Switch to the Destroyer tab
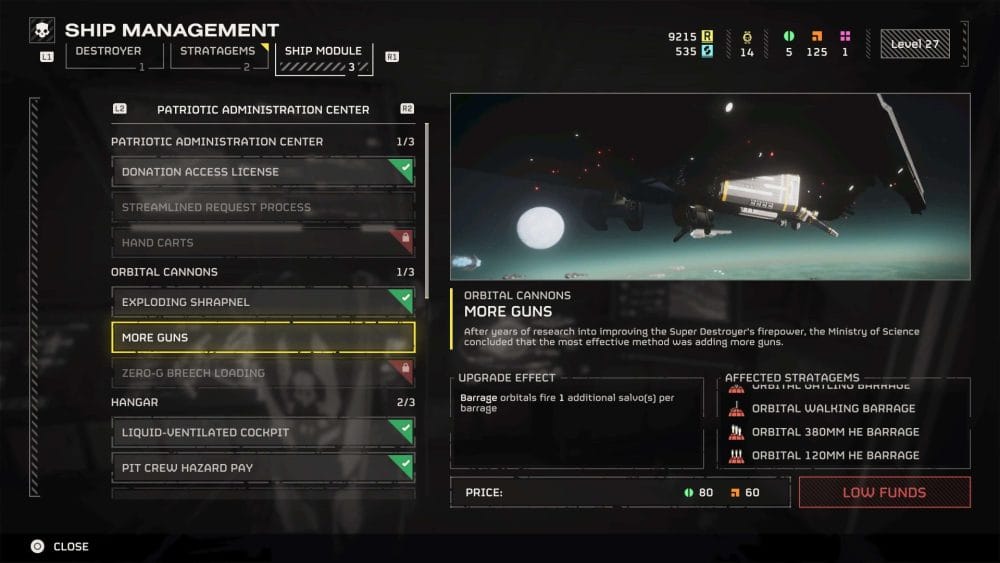The height and width of the screenshot is (563, 1000). coord(109,56)
